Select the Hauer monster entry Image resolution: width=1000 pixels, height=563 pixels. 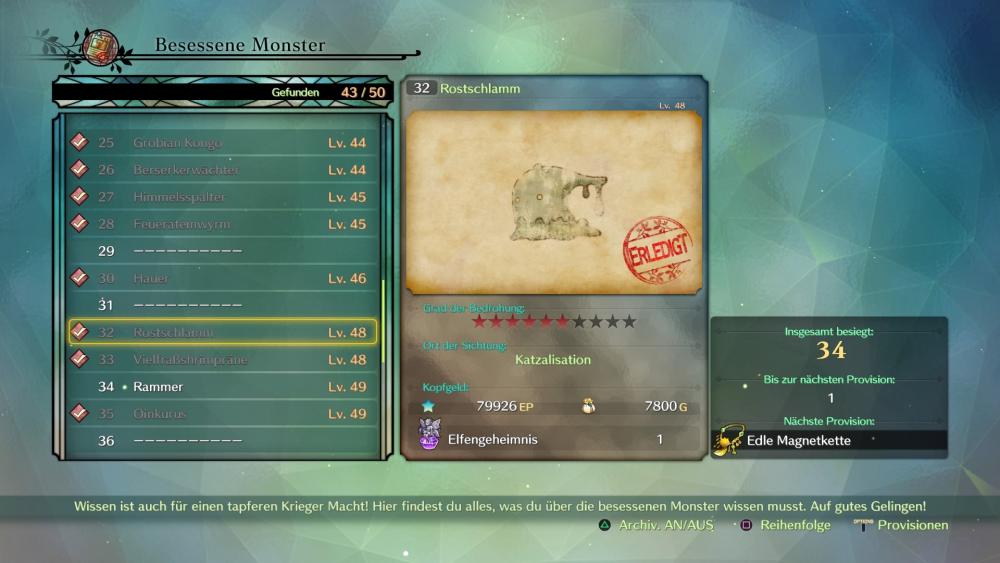pos(222,278)
